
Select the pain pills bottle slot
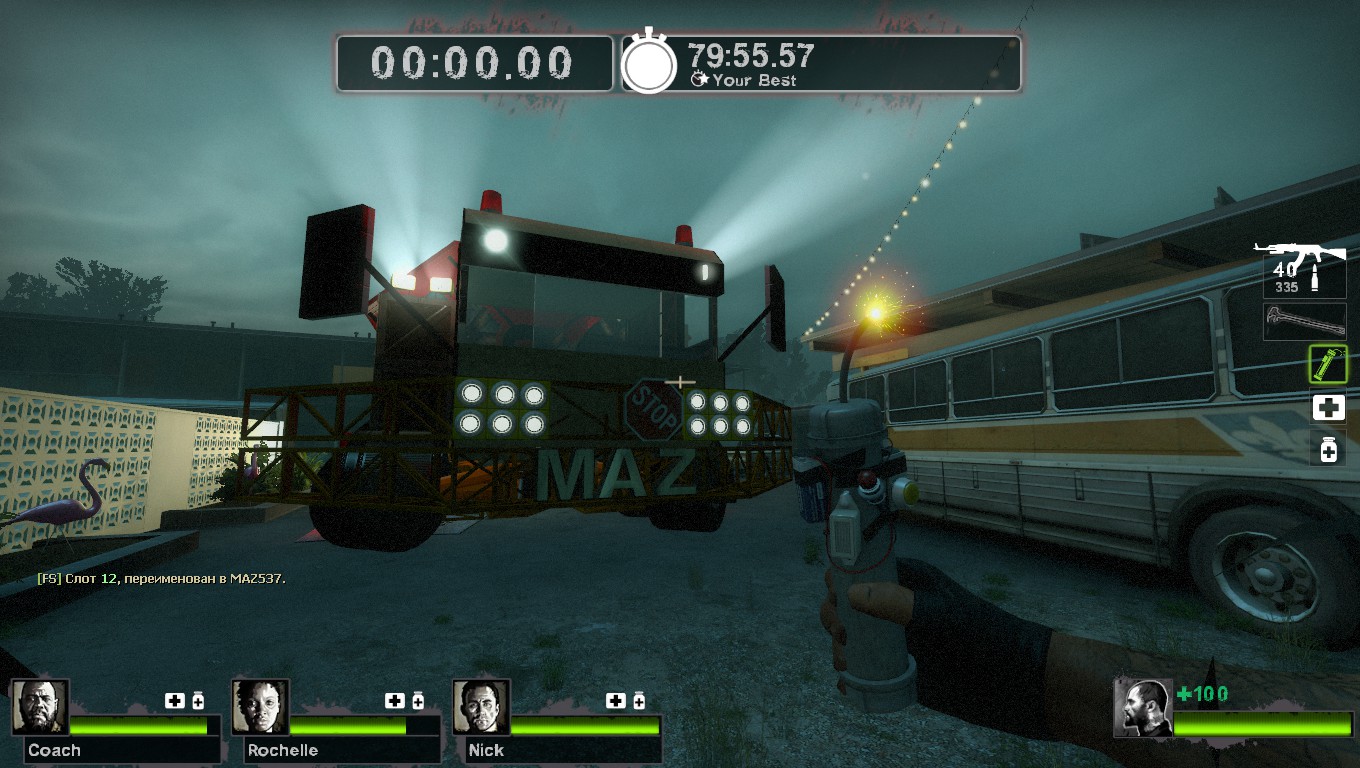[x=1328, y=449]
